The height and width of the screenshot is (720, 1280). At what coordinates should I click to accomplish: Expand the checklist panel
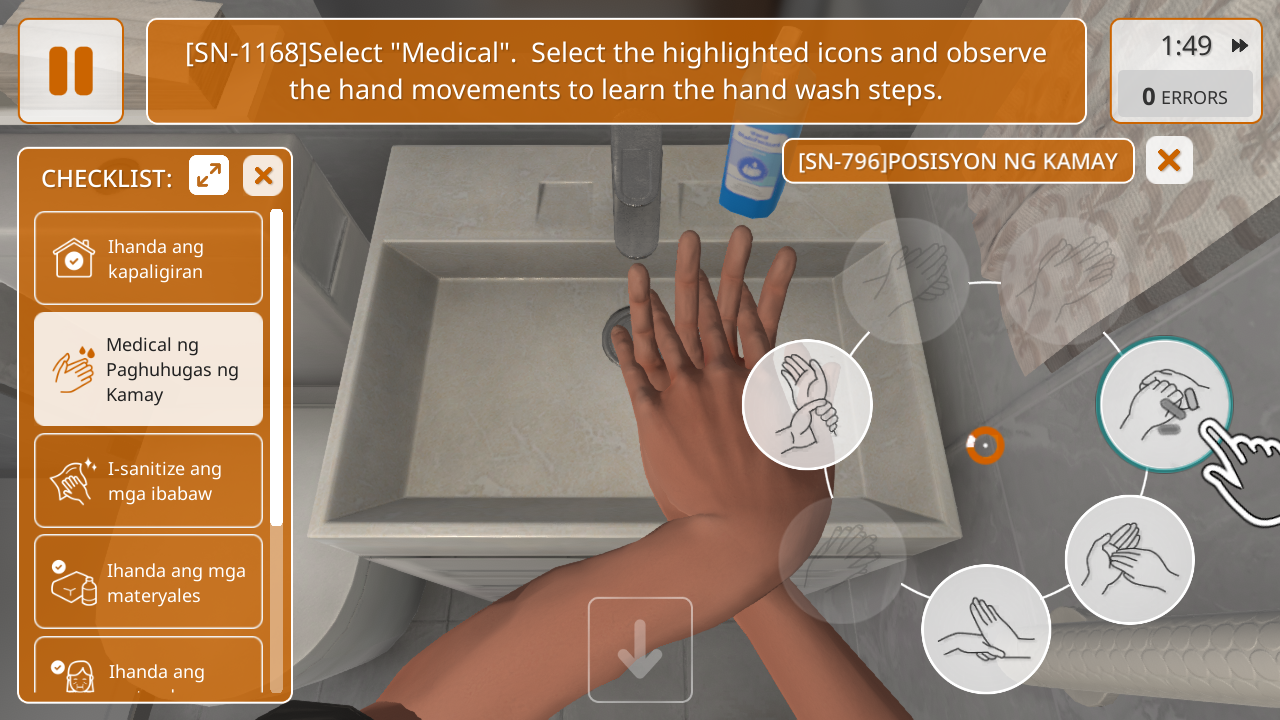209,176
